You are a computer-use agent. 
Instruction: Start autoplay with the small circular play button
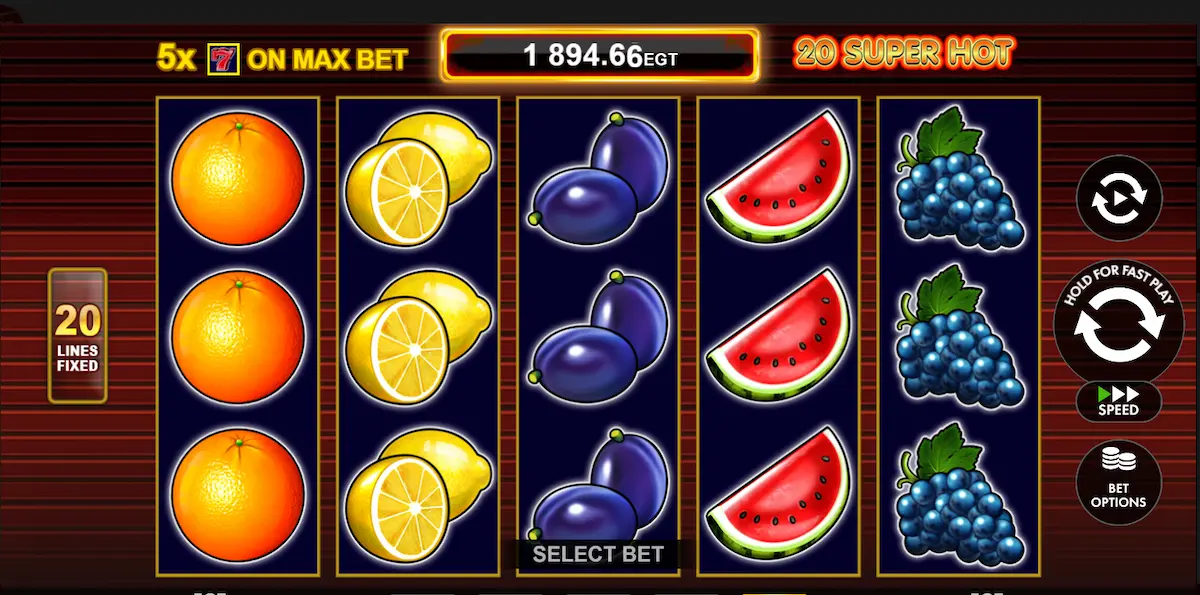(1118, 198)
